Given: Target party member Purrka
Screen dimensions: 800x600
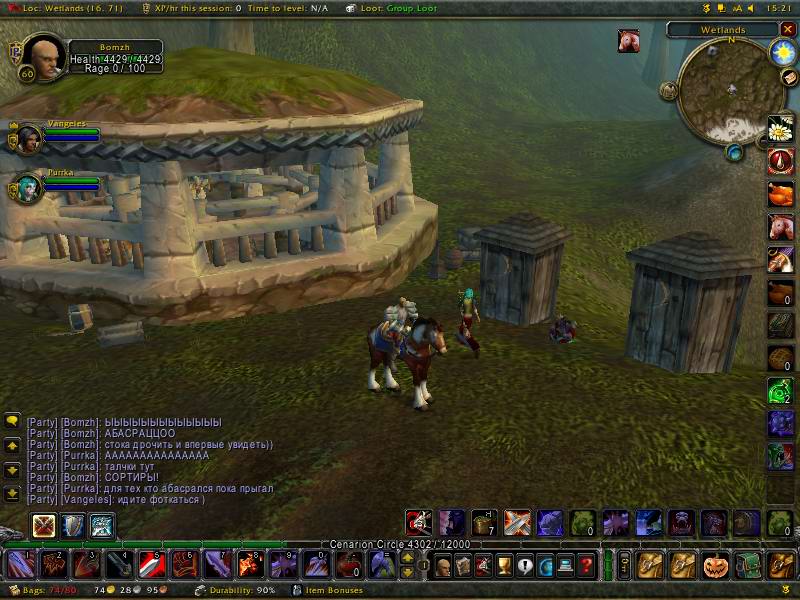Looking at the screenshot, I should click(27, 187).
